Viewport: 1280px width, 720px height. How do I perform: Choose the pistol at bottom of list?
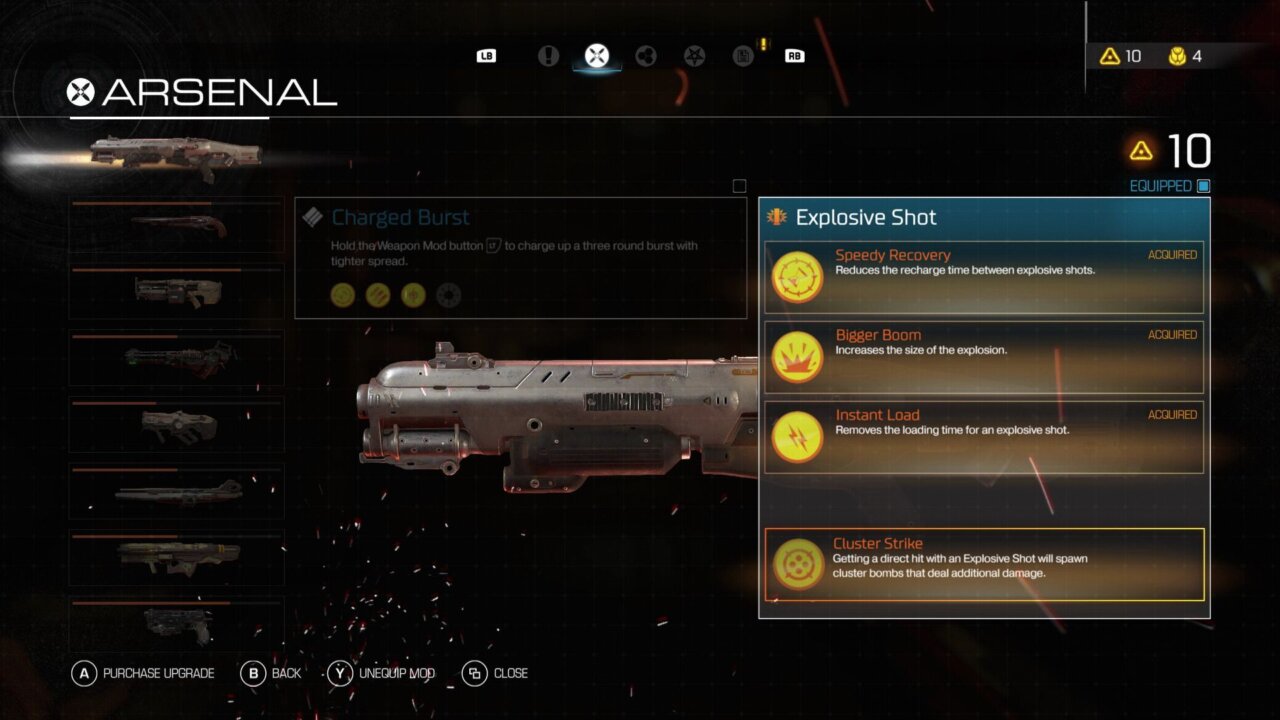pyautogui.click(x=176, y=624)
